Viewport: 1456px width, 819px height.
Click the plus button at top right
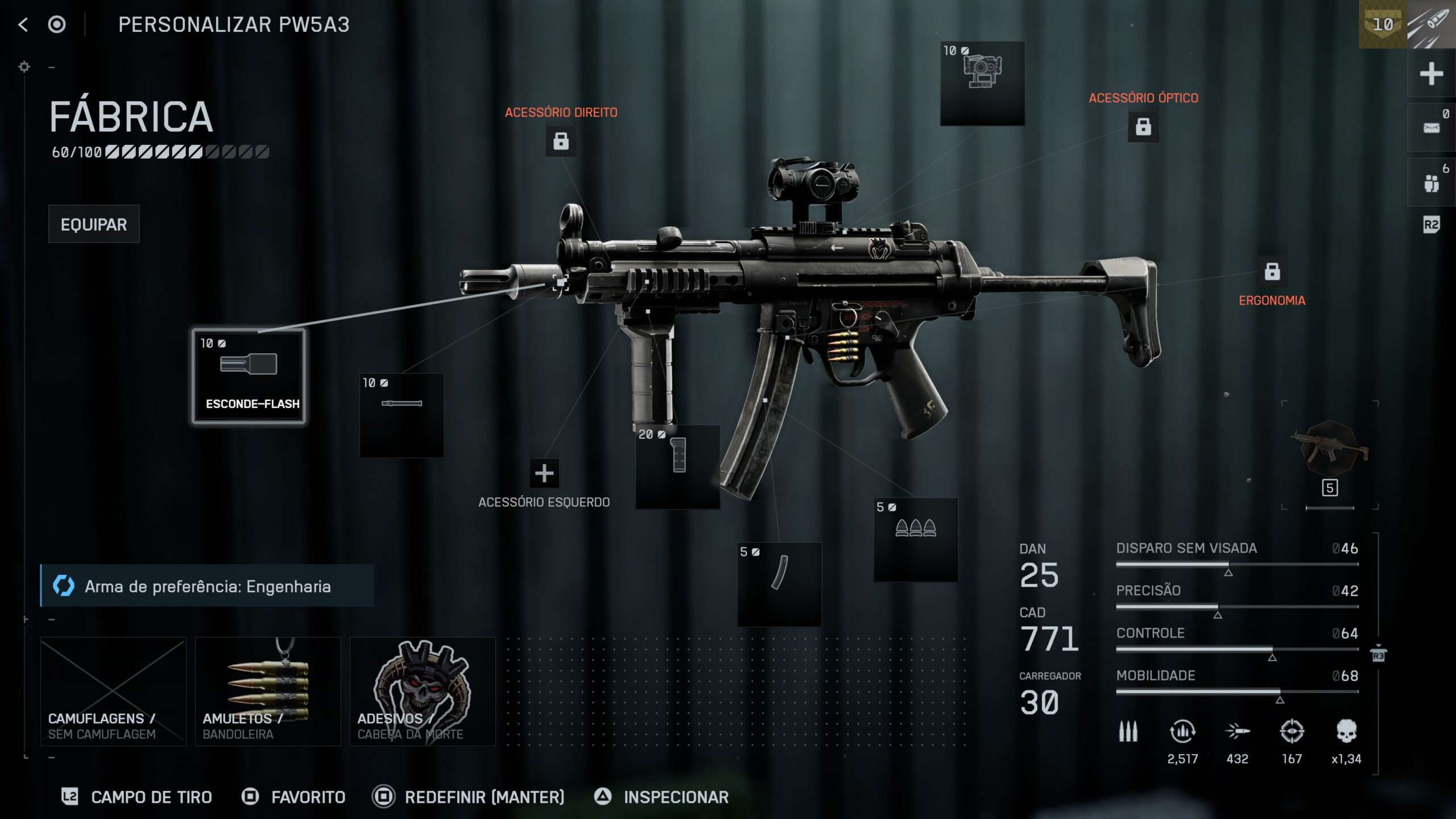click(x=1431, y=74)
